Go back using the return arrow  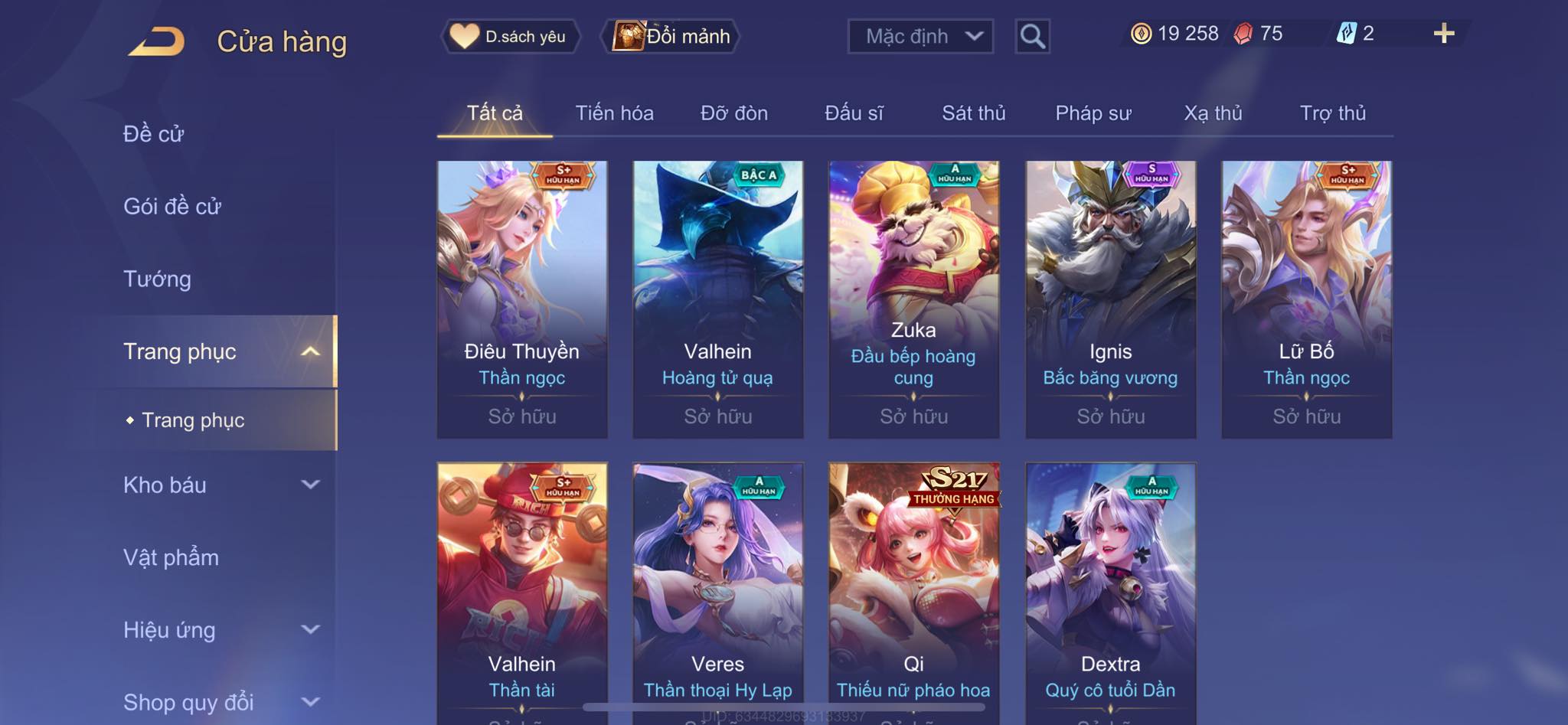(157, 41)
